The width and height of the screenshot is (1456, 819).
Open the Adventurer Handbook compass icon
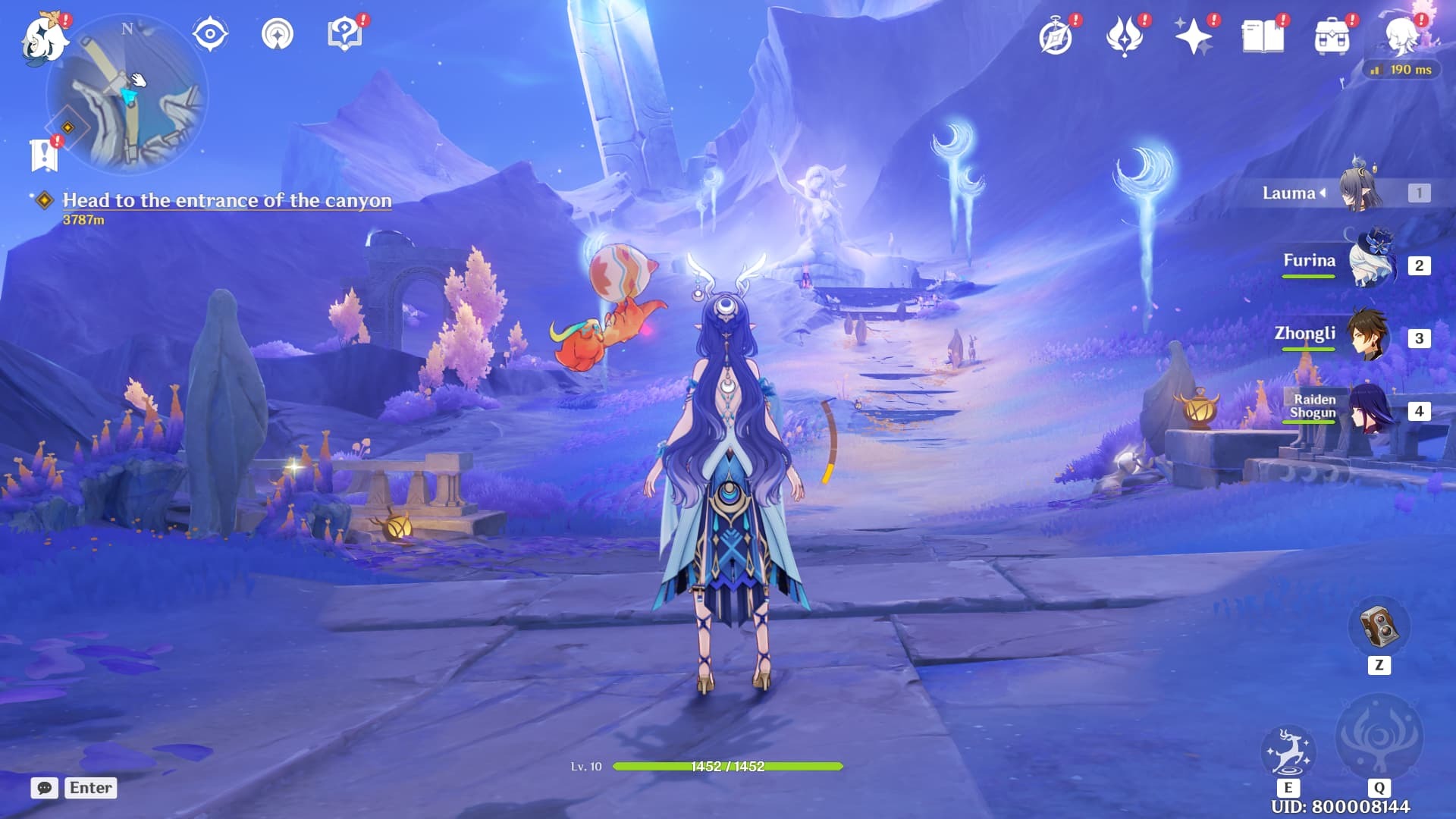pyautogui.click(x=1056, y=36)
